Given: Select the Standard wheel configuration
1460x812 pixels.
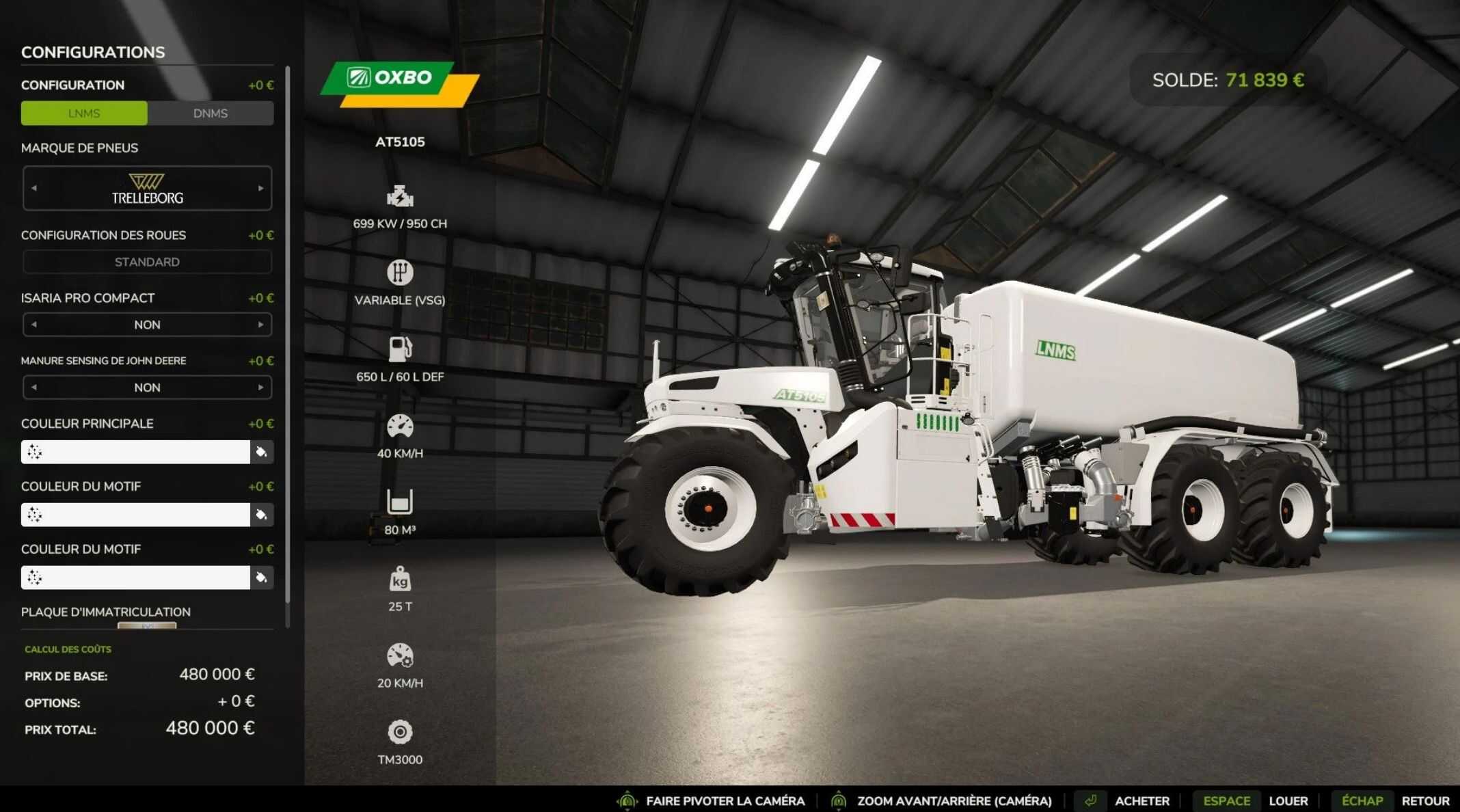Looking at the screenshot, I should click(147, 262).
